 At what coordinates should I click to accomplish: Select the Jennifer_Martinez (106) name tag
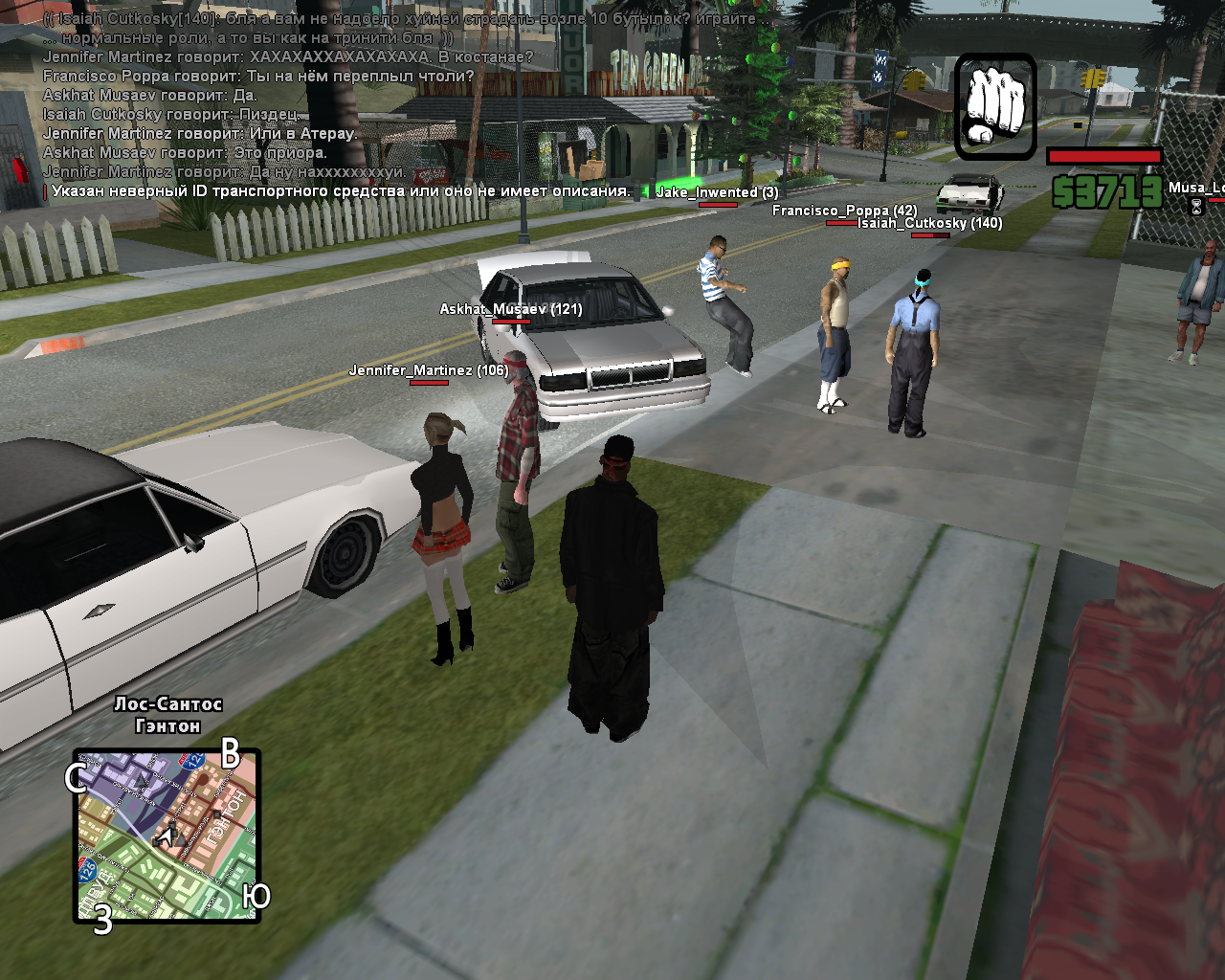click(x=428, y=370)
